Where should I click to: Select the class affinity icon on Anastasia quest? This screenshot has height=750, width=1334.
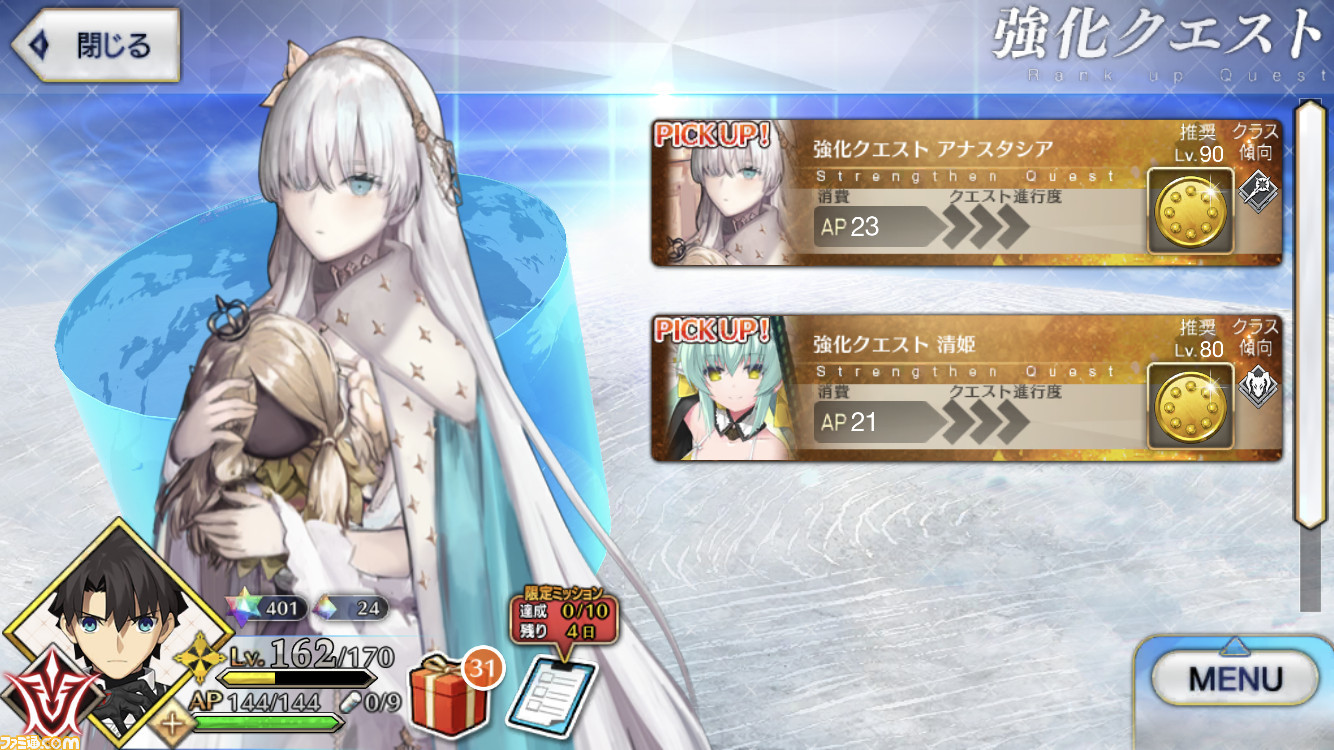[x=1258, y=193]
